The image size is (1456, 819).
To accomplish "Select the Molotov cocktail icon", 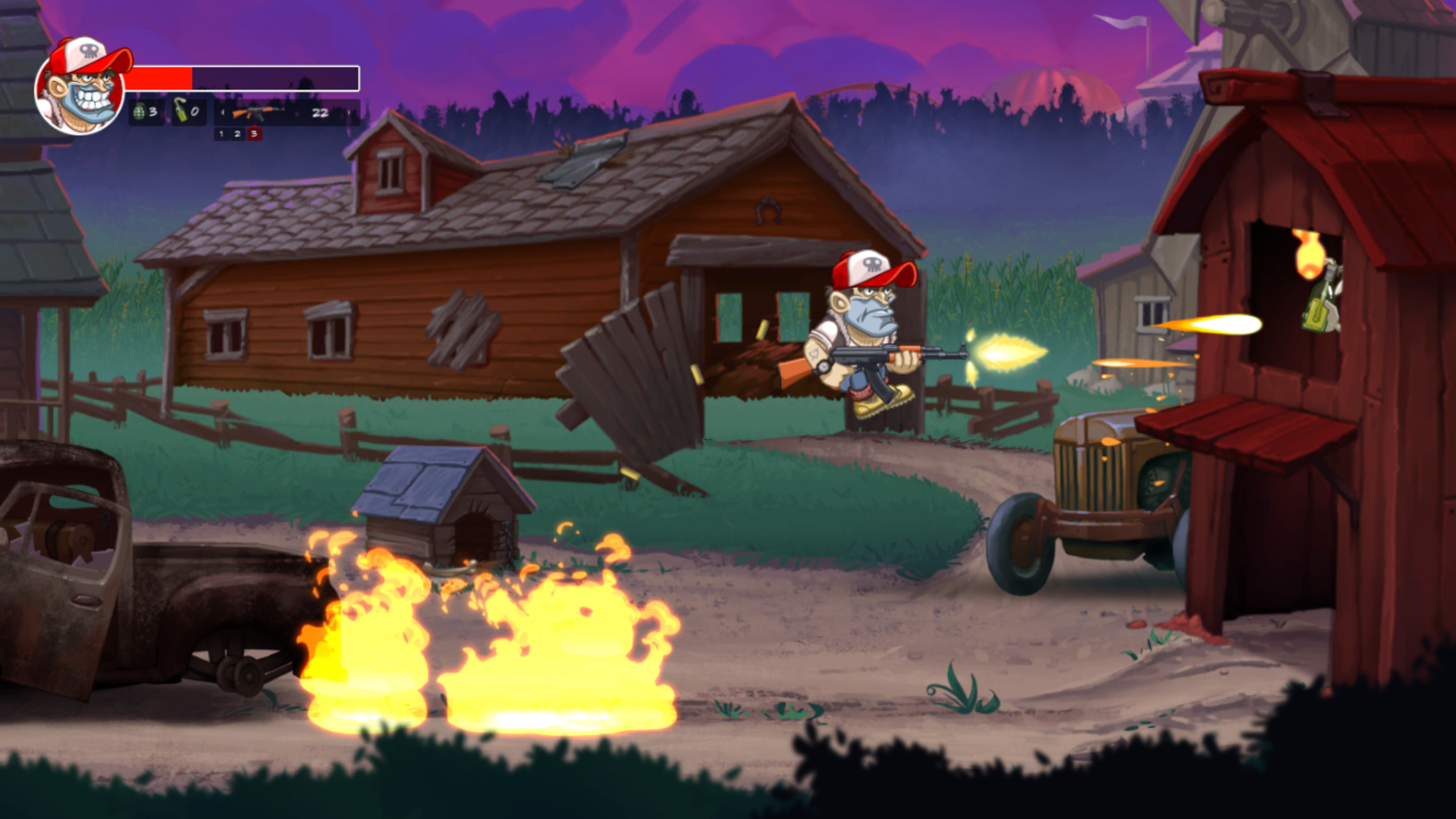I will point(180,111).
